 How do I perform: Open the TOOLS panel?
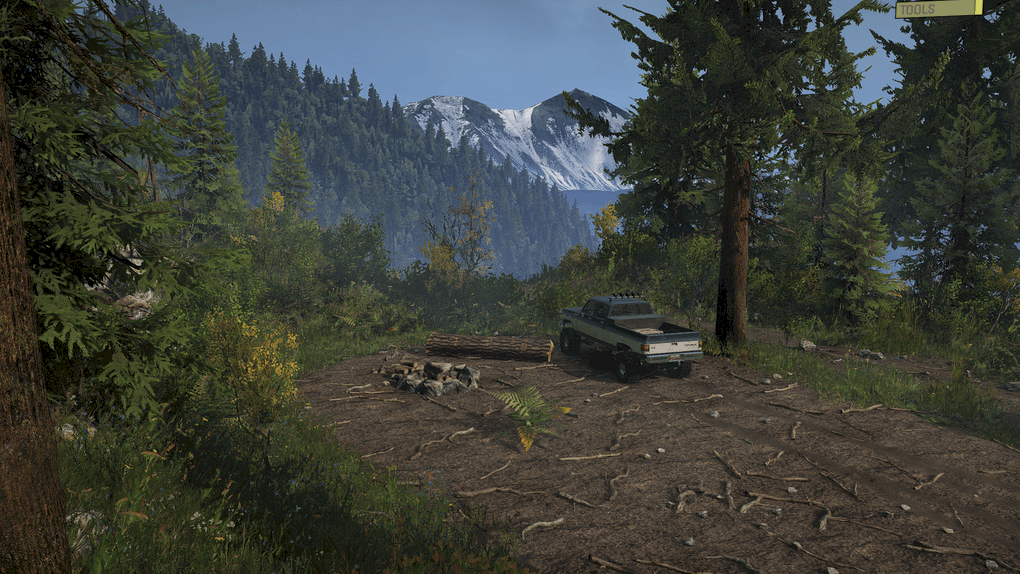pyautogui.click(x=938, y=9)
